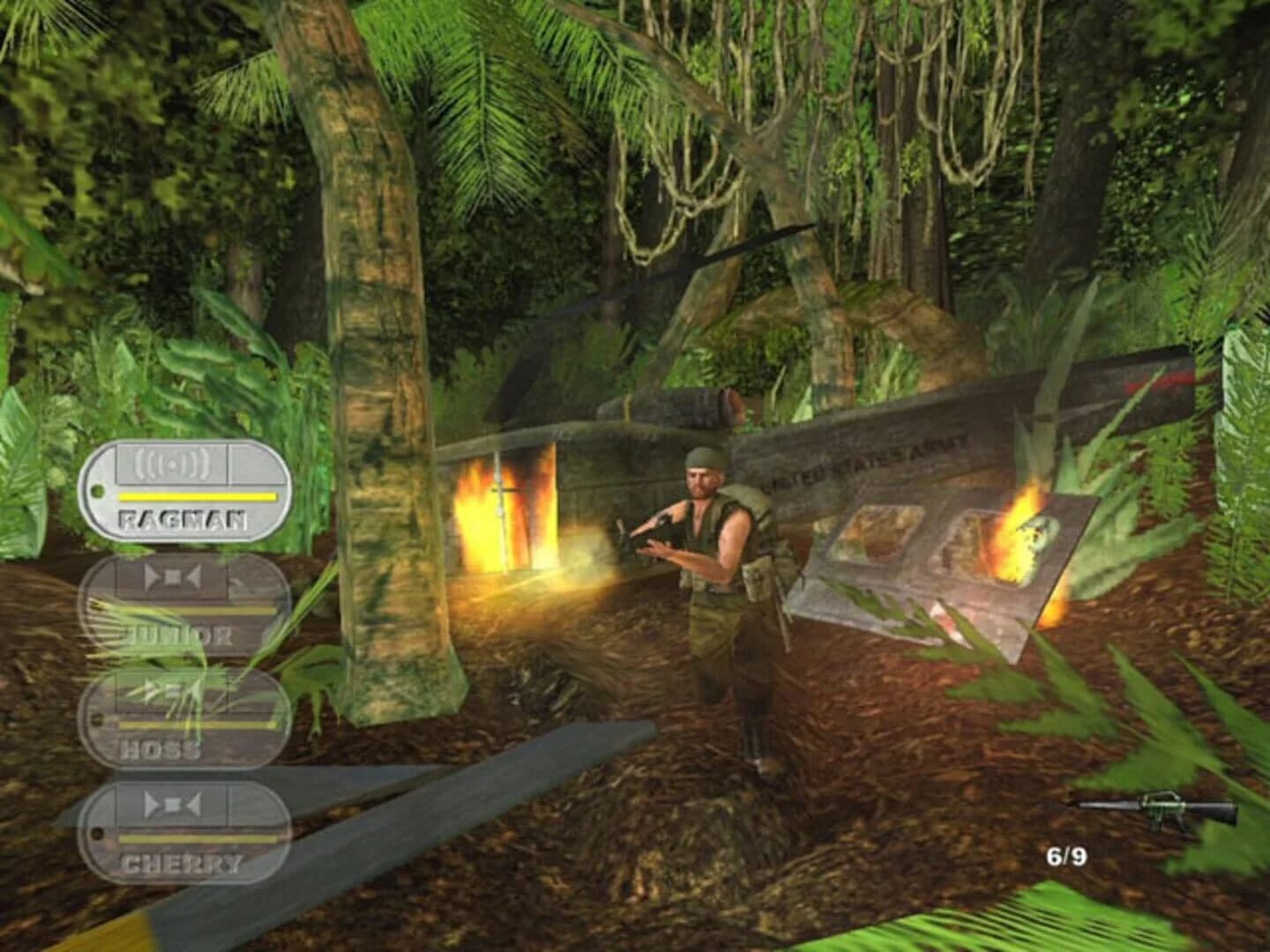Screen dimensions: 1270x952
Task: Enable JUNIOR squad member selection
Action: [185, 602]
